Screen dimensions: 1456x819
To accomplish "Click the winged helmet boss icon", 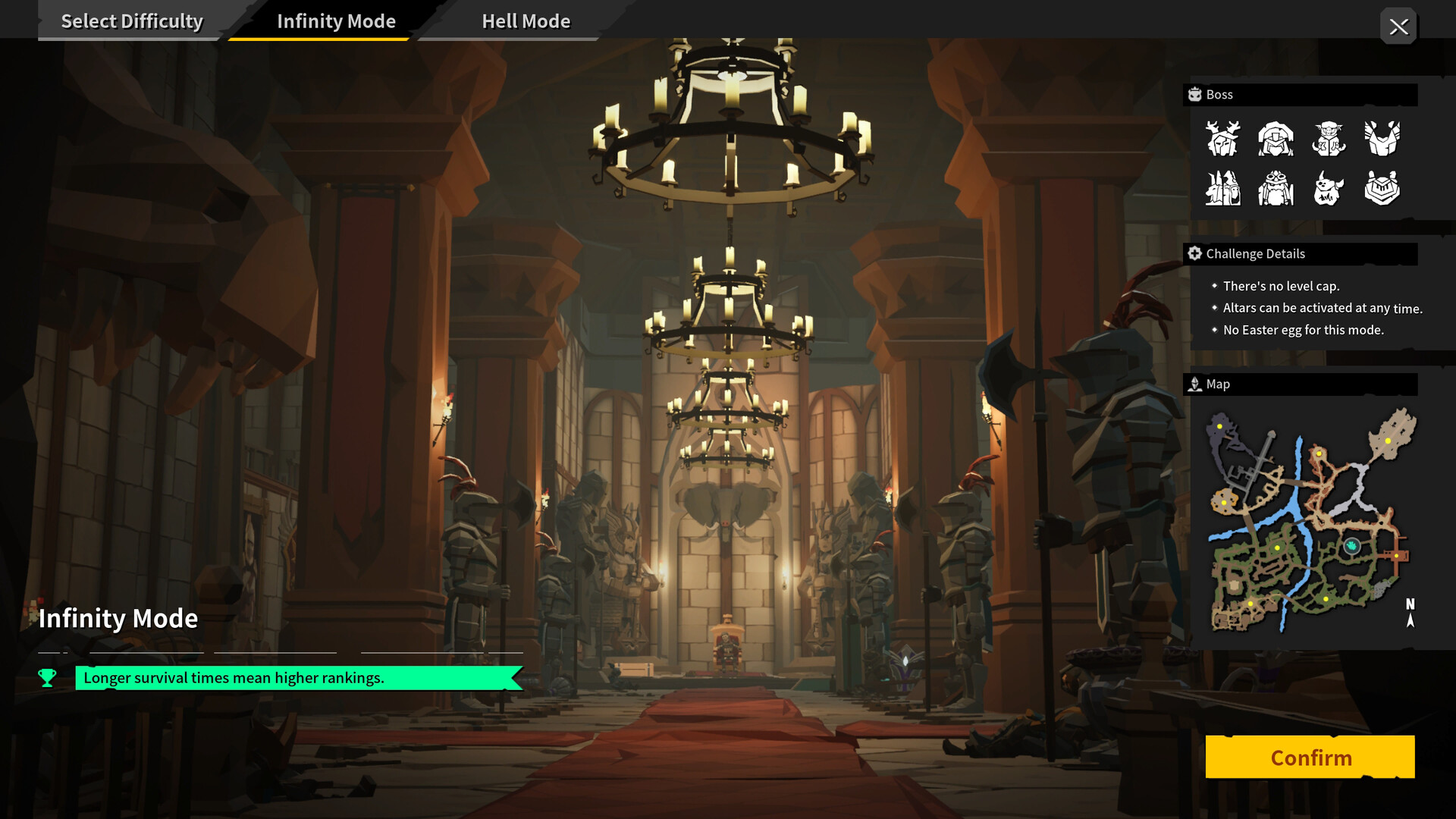I will pos(1382,138).
